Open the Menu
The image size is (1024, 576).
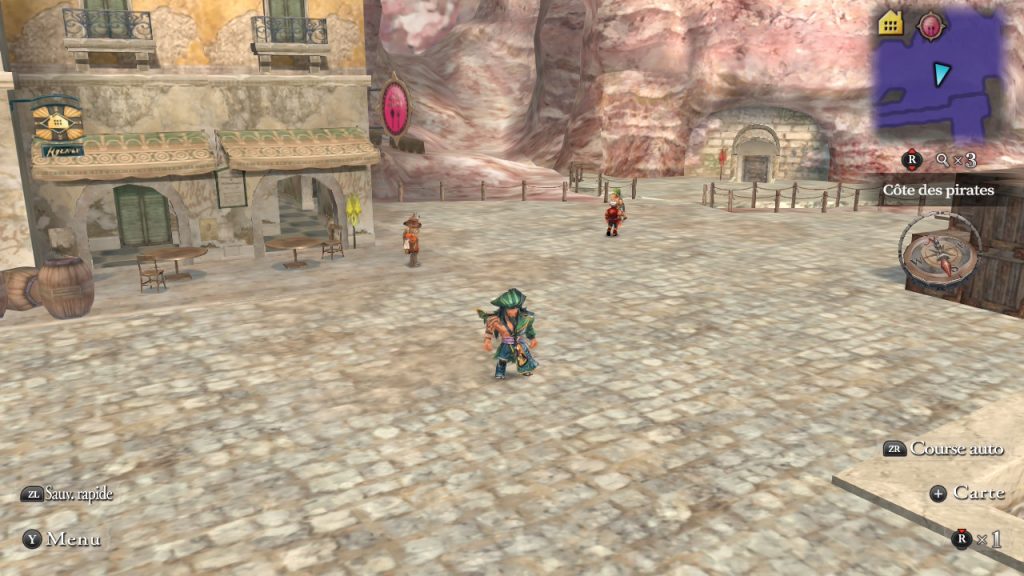coord(62,539)
